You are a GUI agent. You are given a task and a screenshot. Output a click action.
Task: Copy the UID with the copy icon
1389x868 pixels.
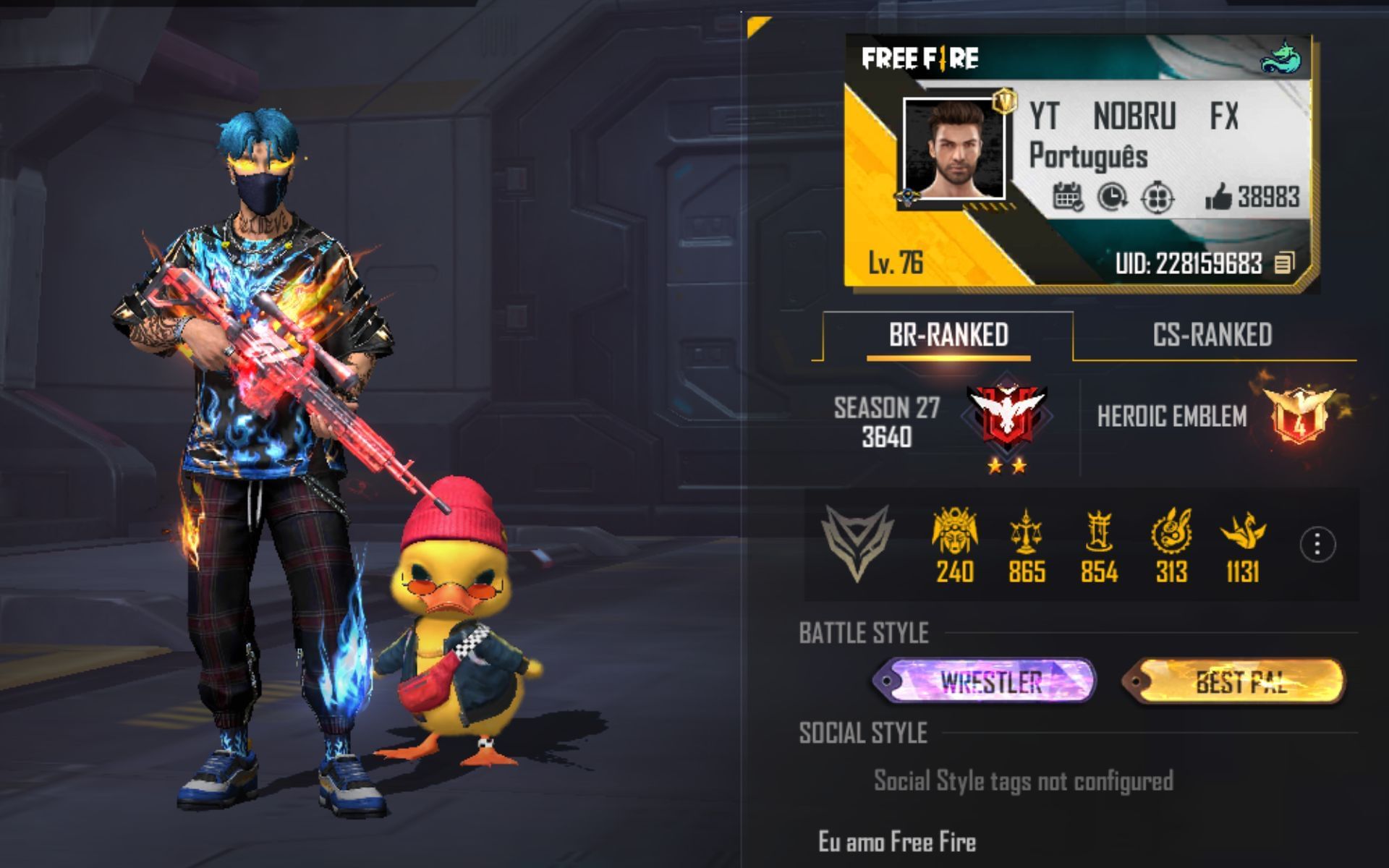pyautogui.click(x=1284, y=263)
